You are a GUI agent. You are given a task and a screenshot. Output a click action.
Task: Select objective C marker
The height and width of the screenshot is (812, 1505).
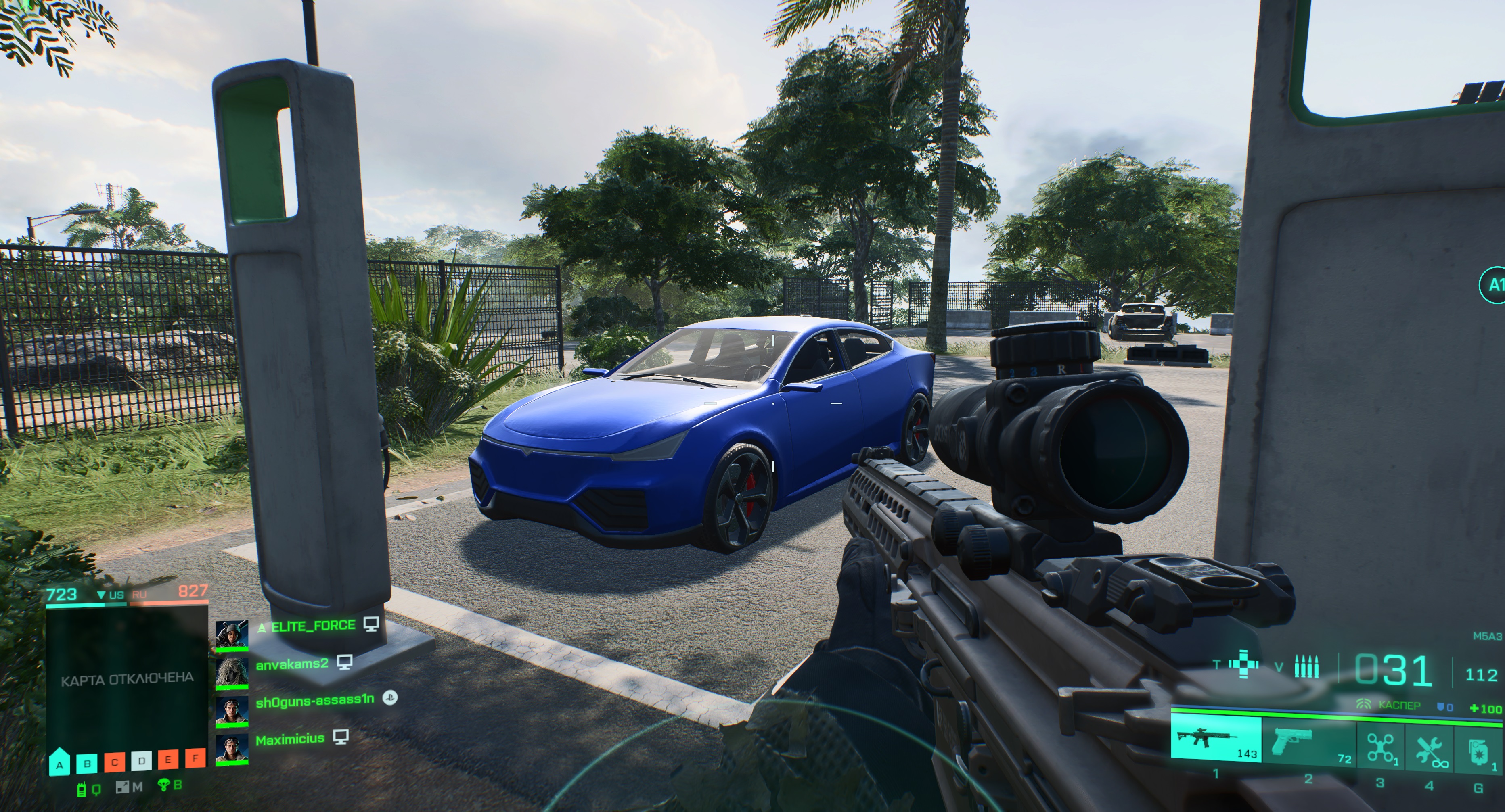(115, 761)
